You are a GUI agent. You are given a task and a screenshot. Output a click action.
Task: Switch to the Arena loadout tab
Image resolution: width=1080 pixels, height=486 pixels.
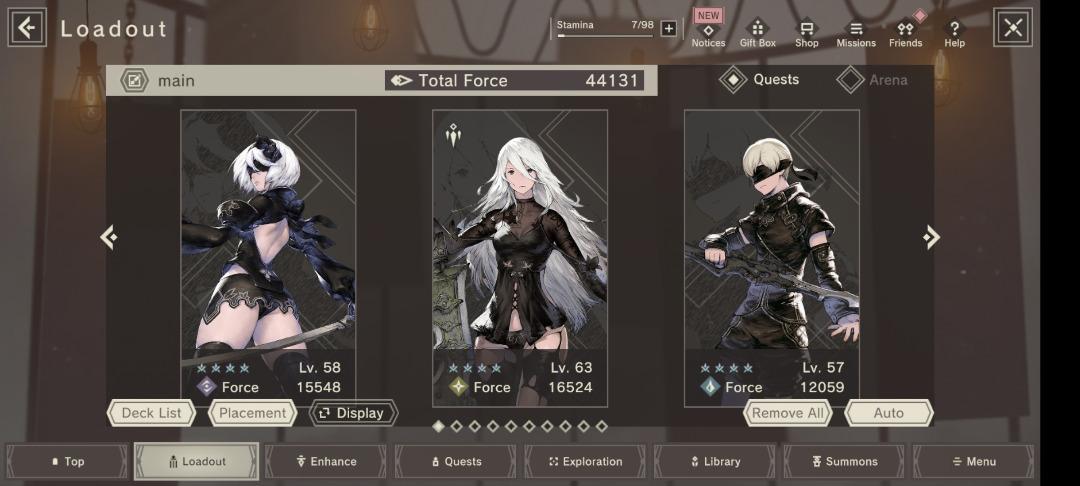[x=874, y=80]
